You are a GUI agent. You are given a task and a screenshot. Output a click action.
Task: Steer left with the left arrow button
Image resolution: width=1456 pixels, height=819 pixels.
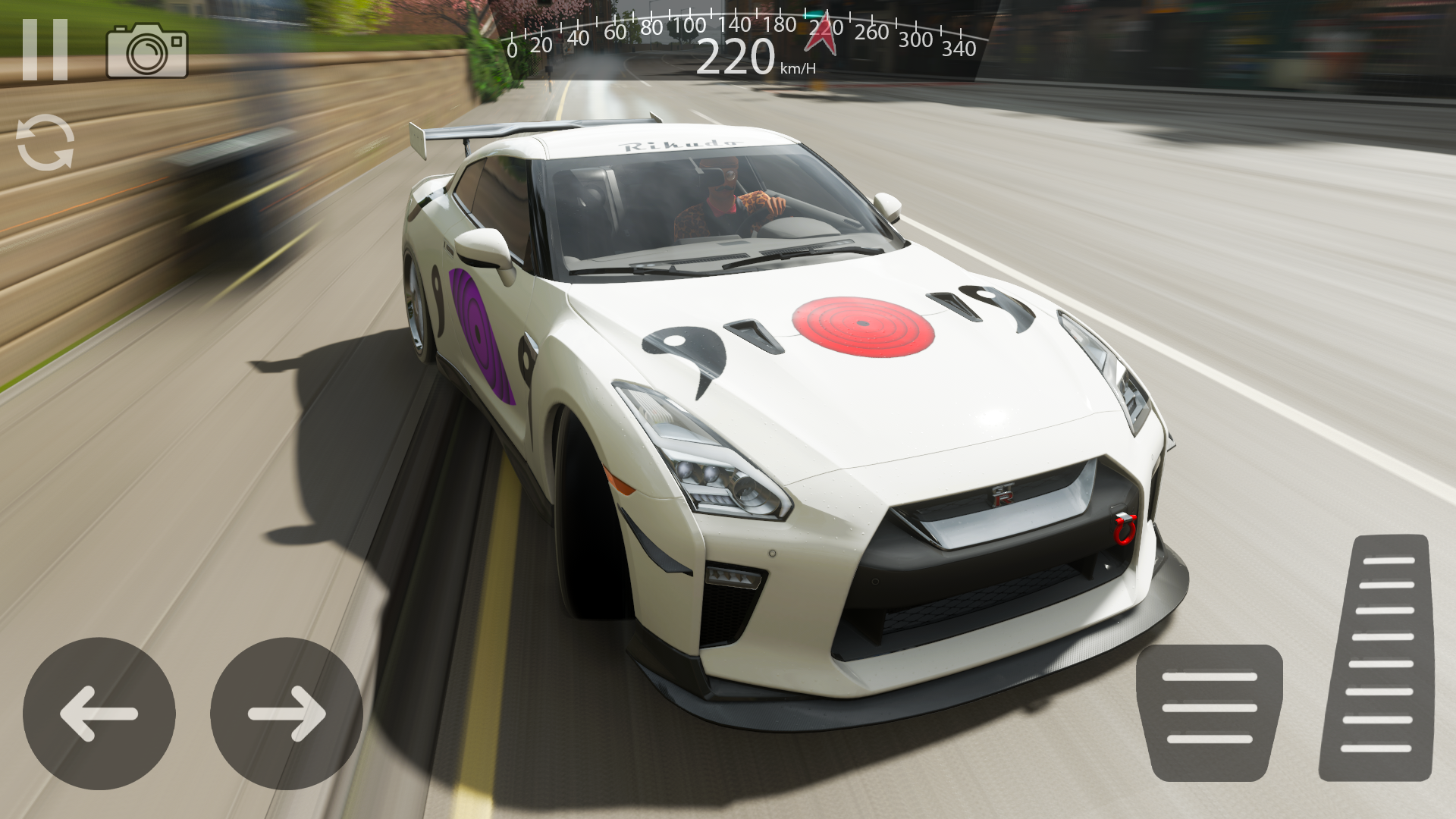(x=99, y=714)
